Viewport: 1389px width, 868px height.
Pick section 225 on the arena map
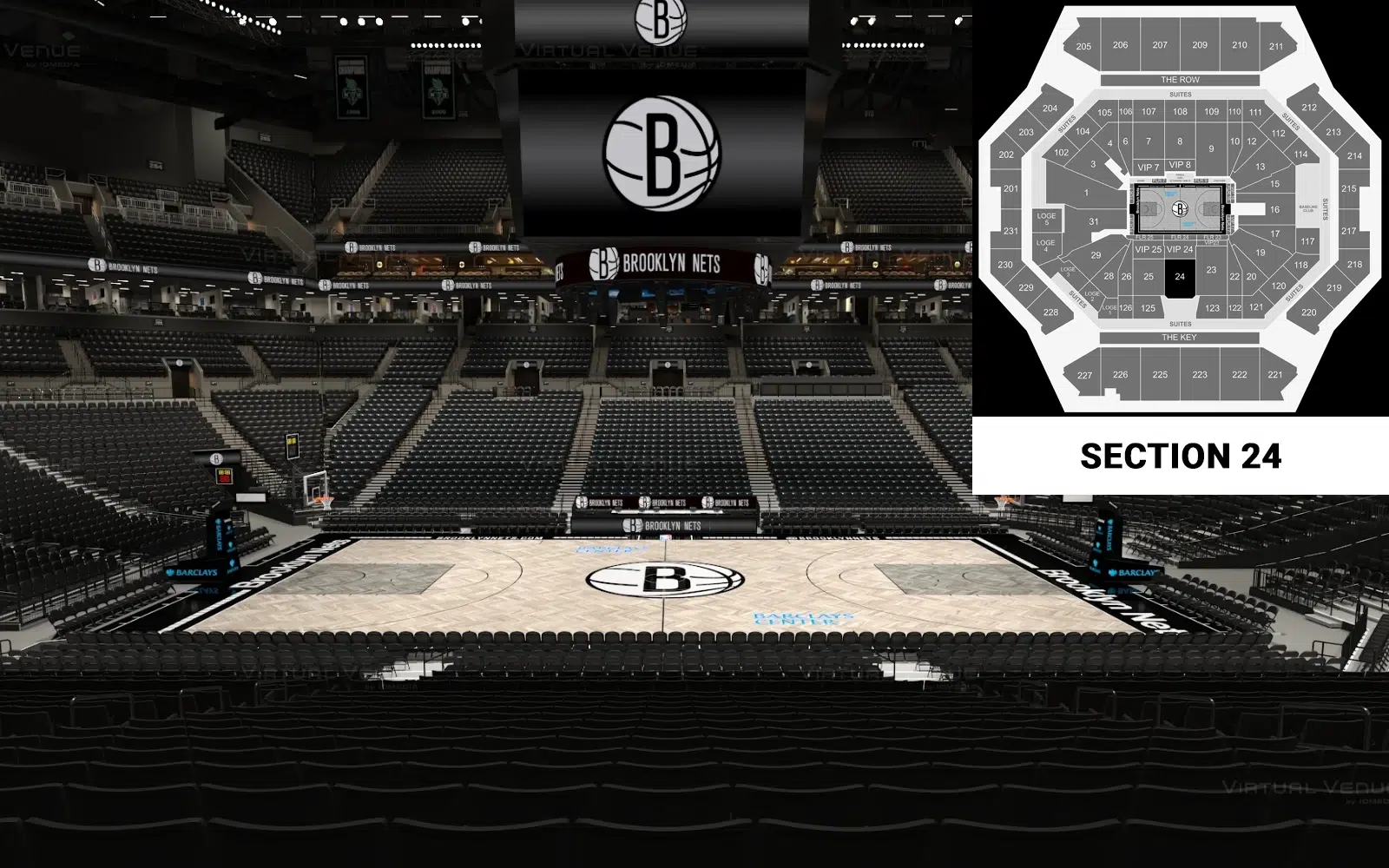tap(1160, 375)
